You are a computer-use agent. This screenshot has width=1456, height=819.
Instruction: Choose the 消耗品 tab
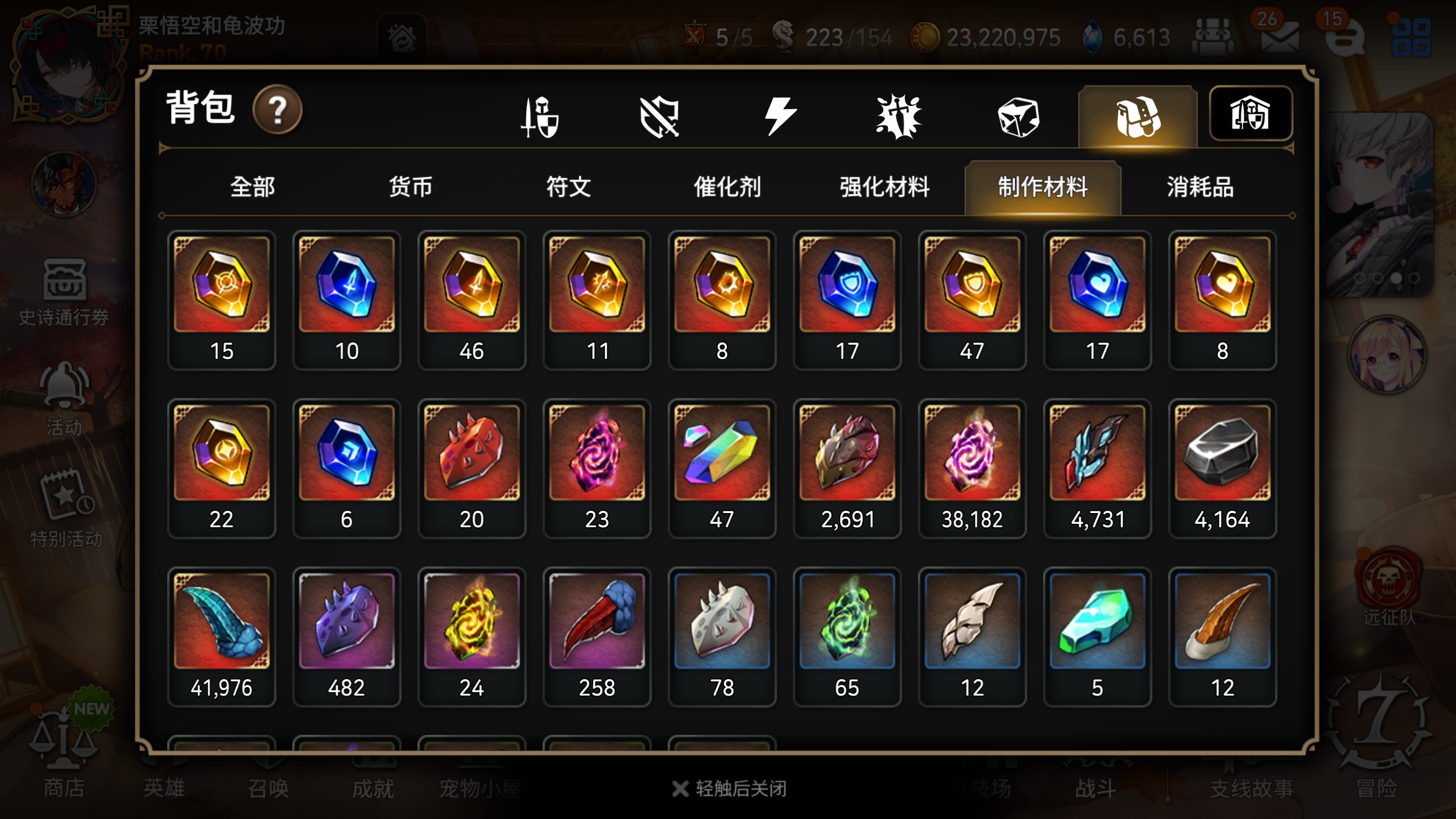pyautogui.click(x=1200, y=187)
